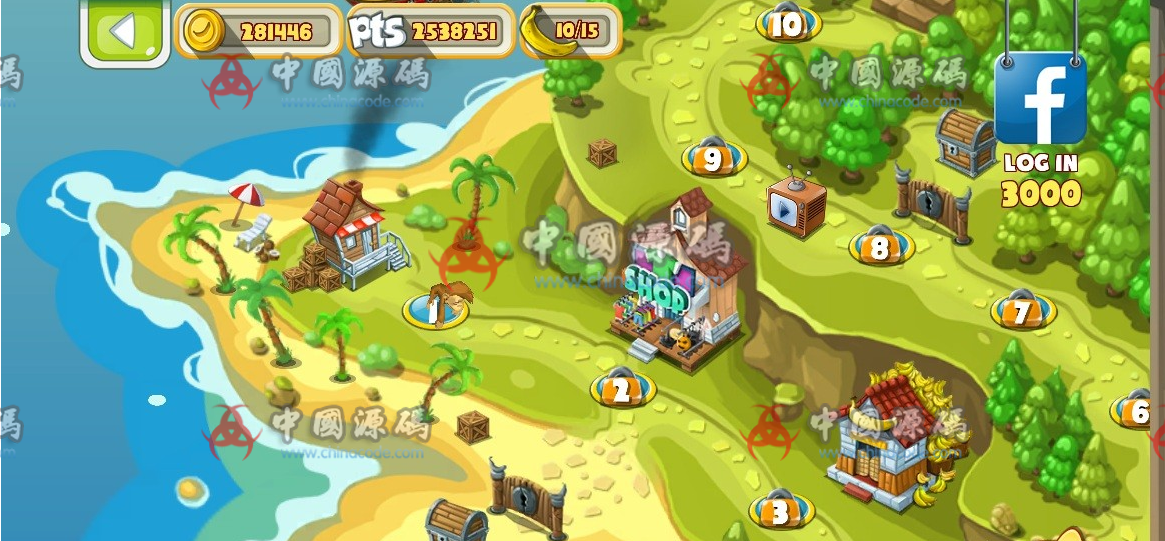
Task: Choose the level 9 node
Action: click(714, 159)
